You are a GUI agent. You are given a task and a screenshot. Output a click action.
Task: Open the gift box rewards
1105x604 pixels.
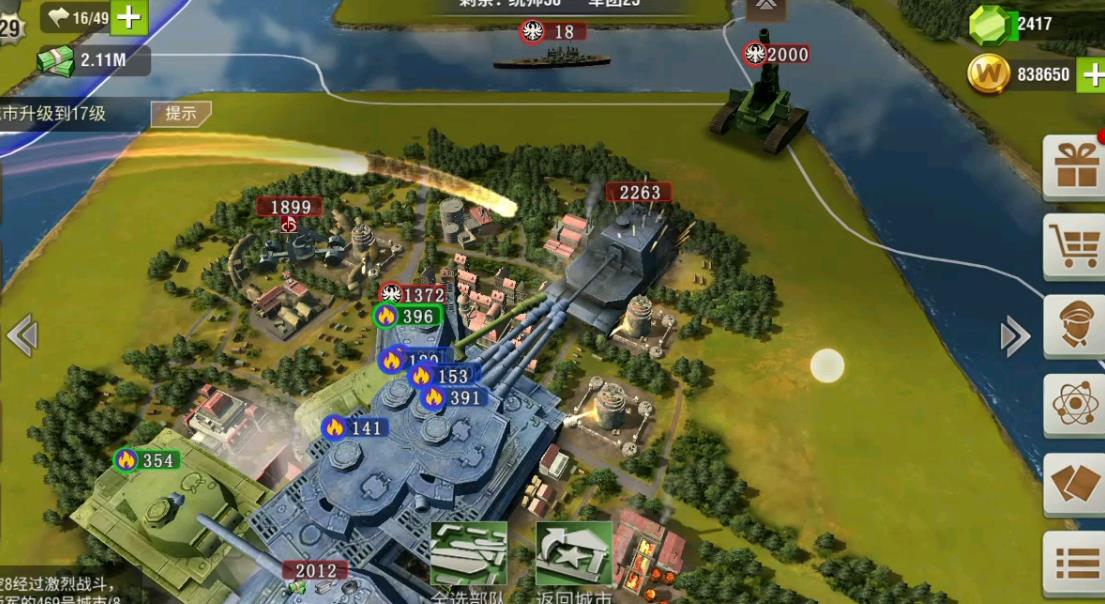coord(1075,166)
